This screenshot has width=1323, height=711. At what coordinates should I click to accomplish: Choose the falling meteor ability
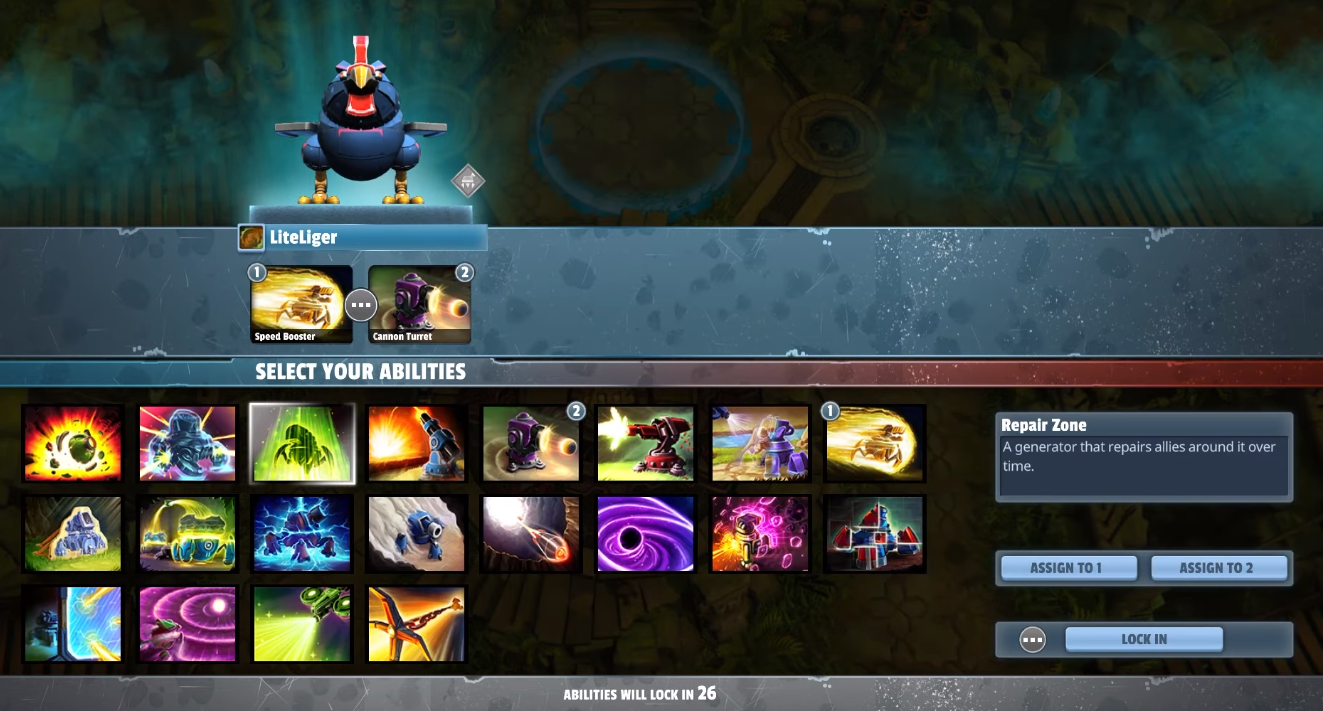pyautogui.click(x=532, y=534)
